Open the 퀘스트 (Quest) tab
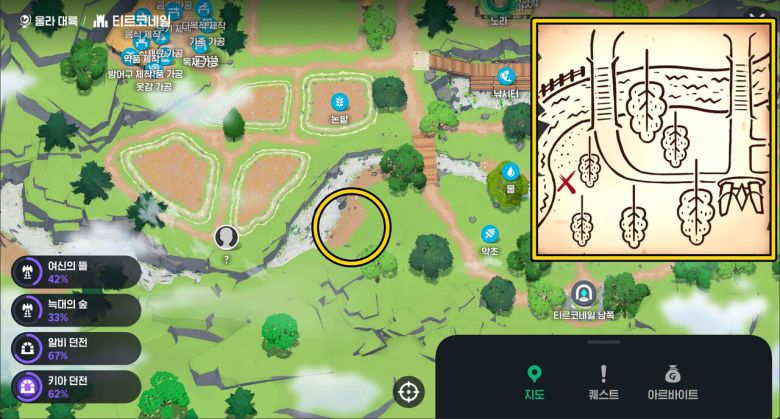Screen dimensions: 780x419 [x=603, y=382]
